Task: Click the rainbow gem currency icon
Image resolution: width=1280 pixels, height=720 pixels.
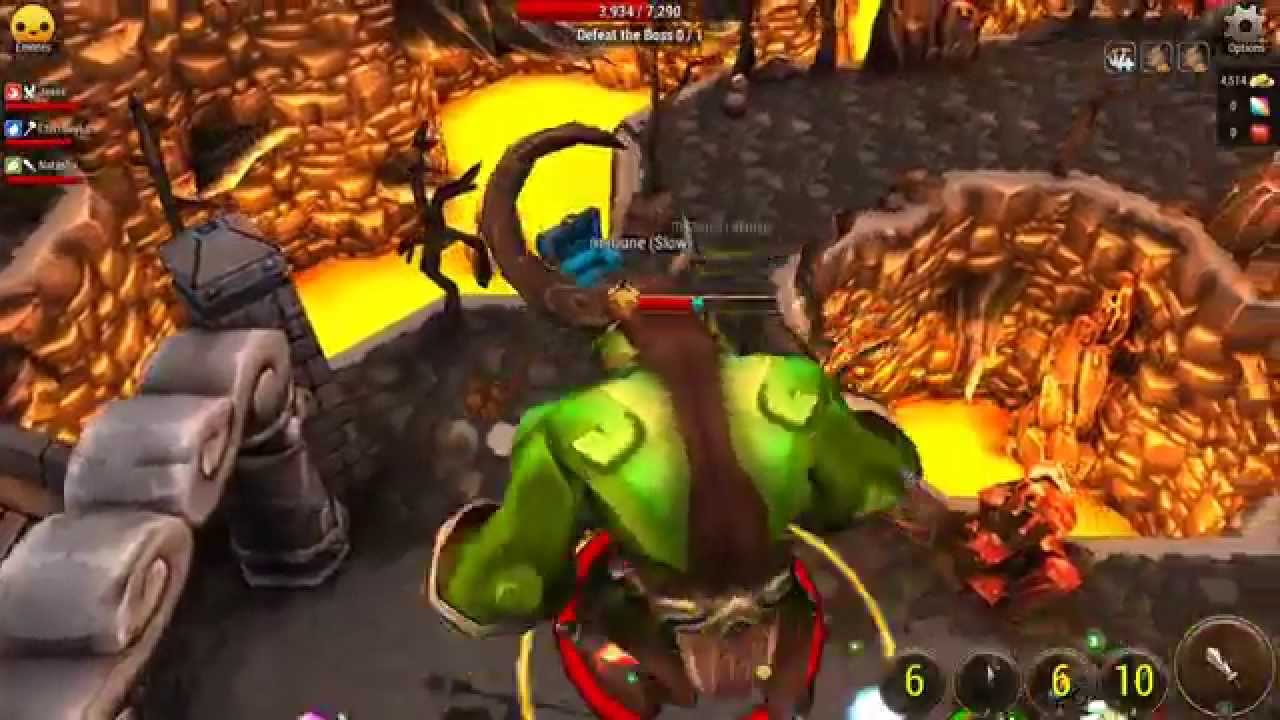Action: 1258,106
